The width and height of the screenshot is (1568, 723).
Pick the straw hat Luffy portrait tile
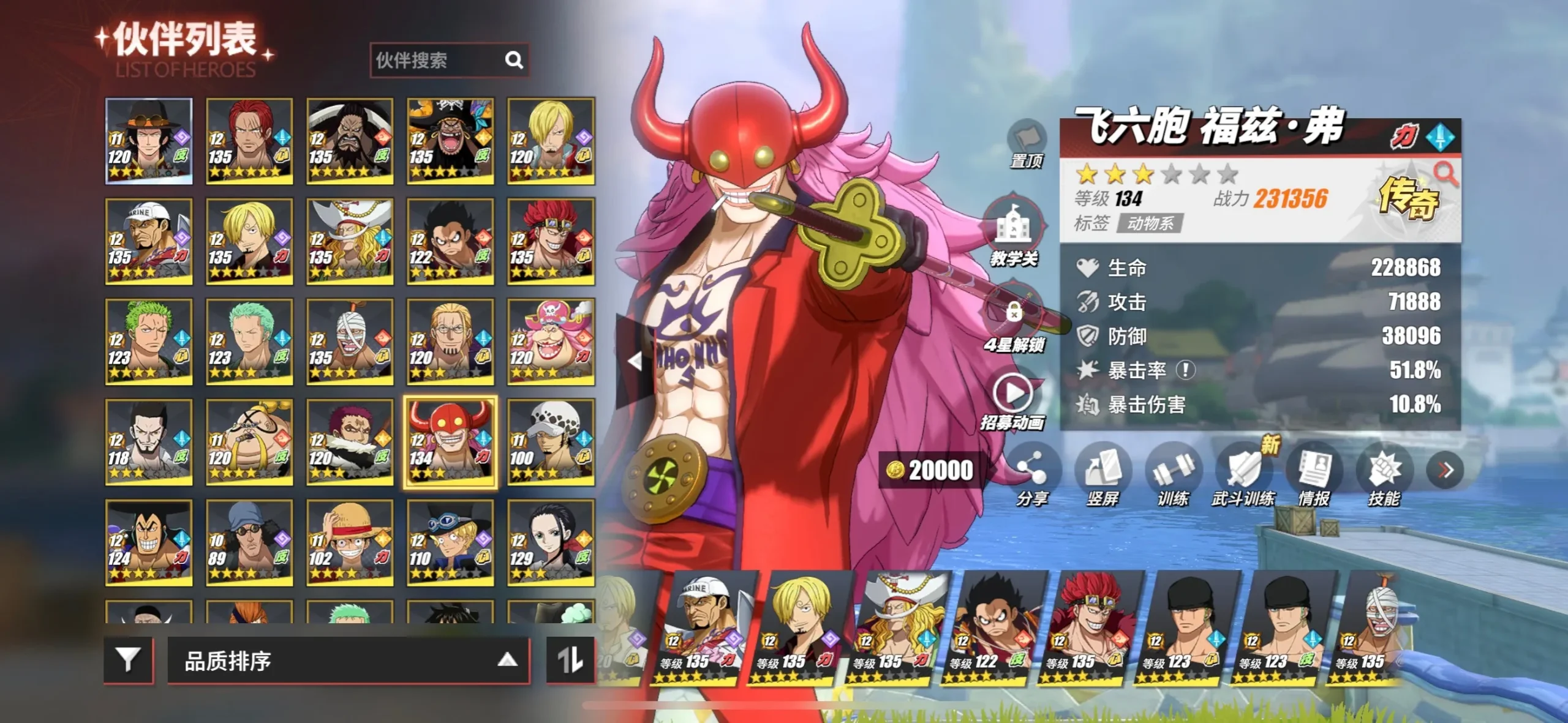(x=350, y=542)
